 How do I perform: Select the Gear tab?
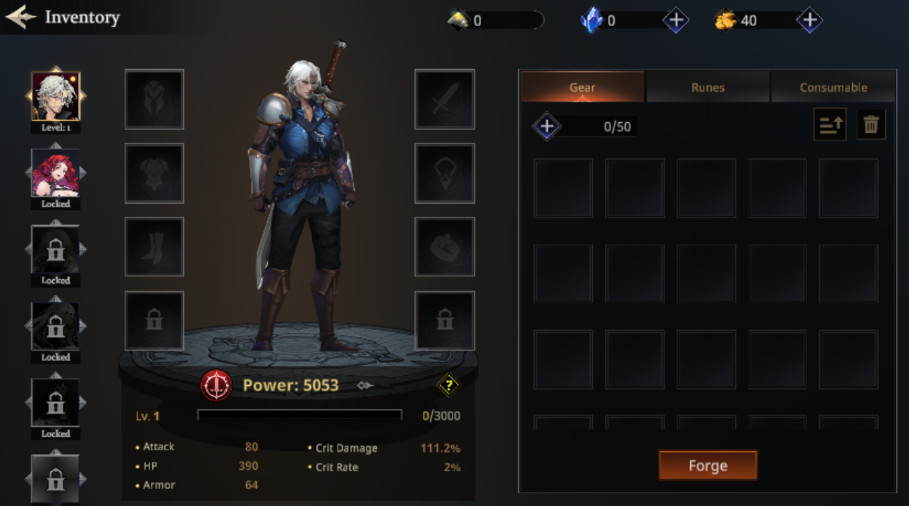(582, 87)
